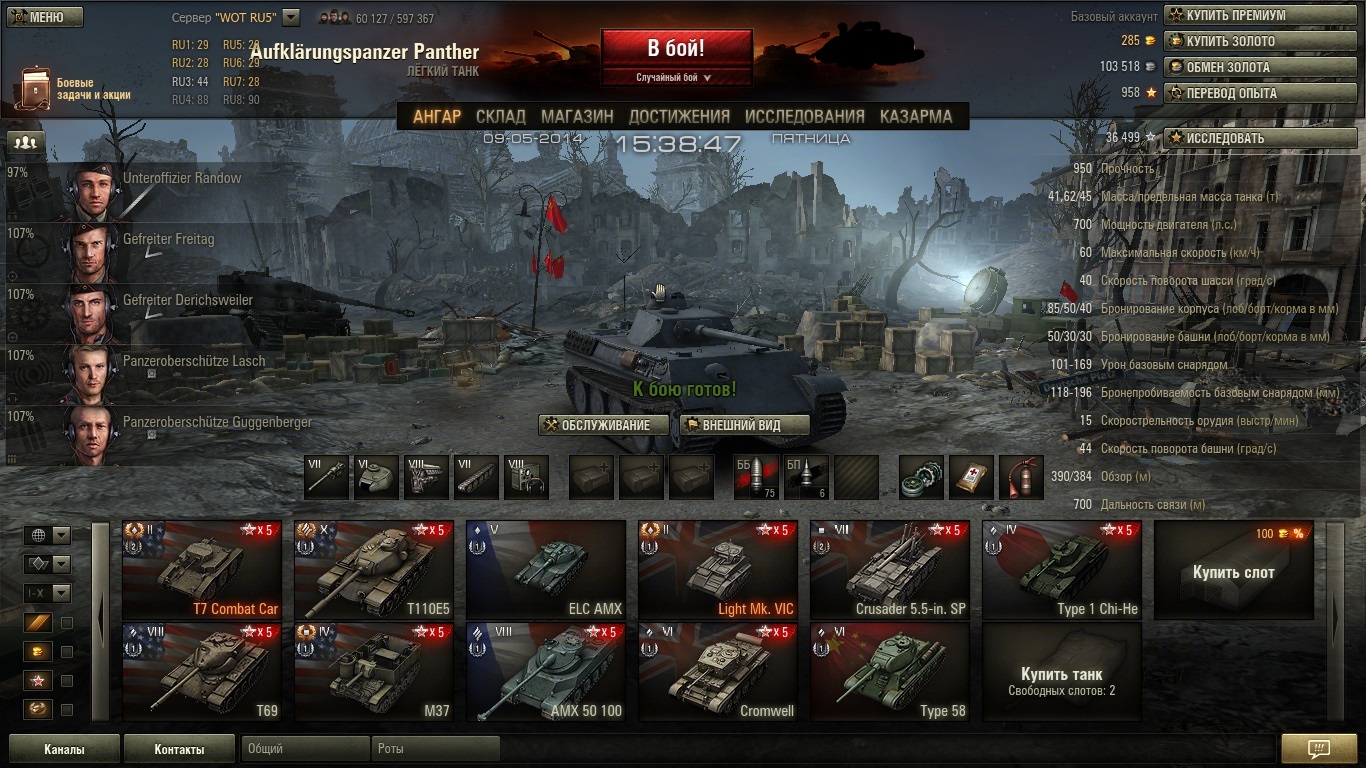Open the server selection dropdown
Screen dimensions: 1366x768
[x=291, y=17]
